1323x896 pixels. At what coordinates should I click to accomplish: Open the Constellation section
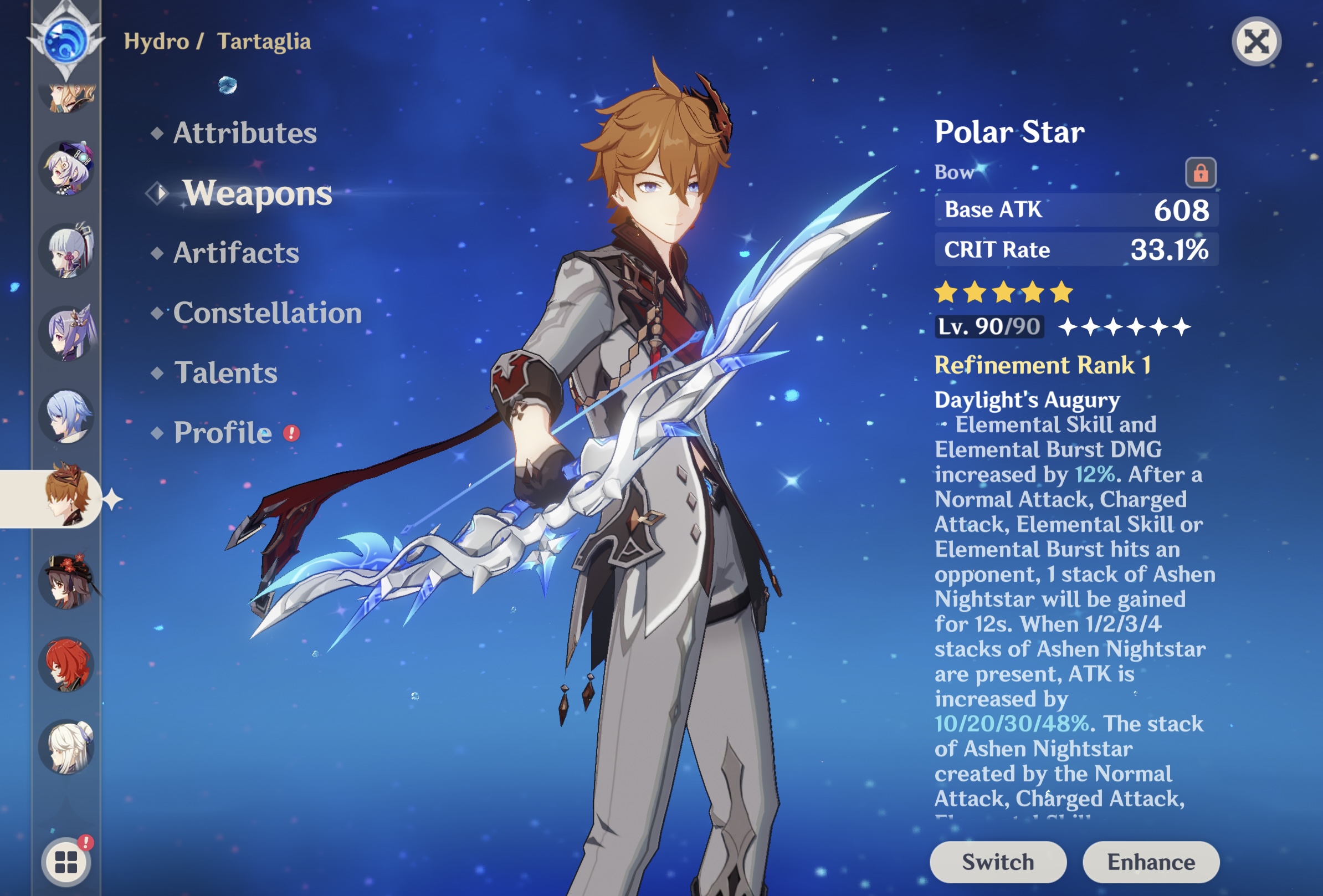click(268, 313)
